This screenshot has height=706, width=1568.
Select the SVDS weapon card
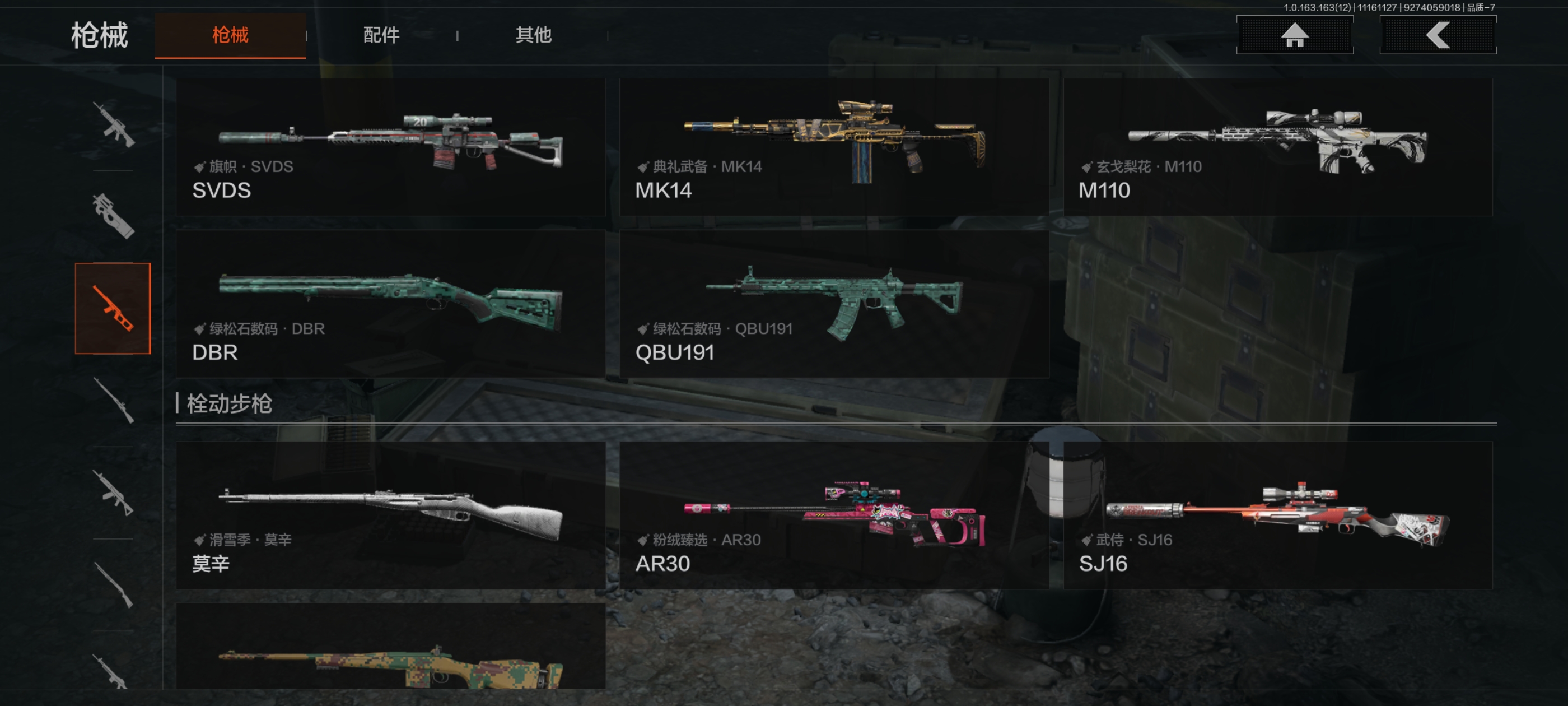pyautogui.click(x=390, y=147)
